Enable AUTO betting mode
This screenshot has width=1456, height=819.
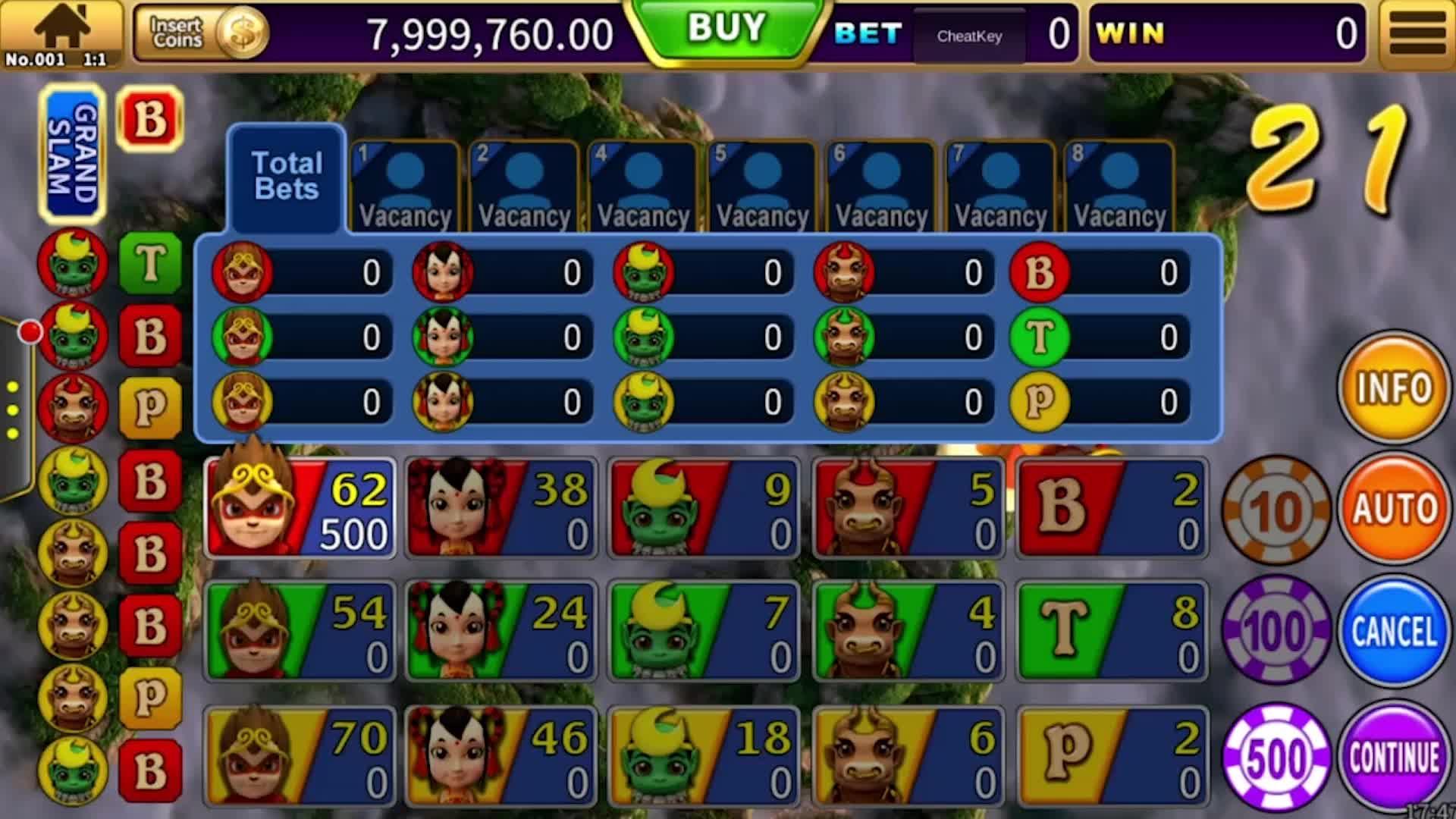pyautogui.click(x=1395, y=510)
